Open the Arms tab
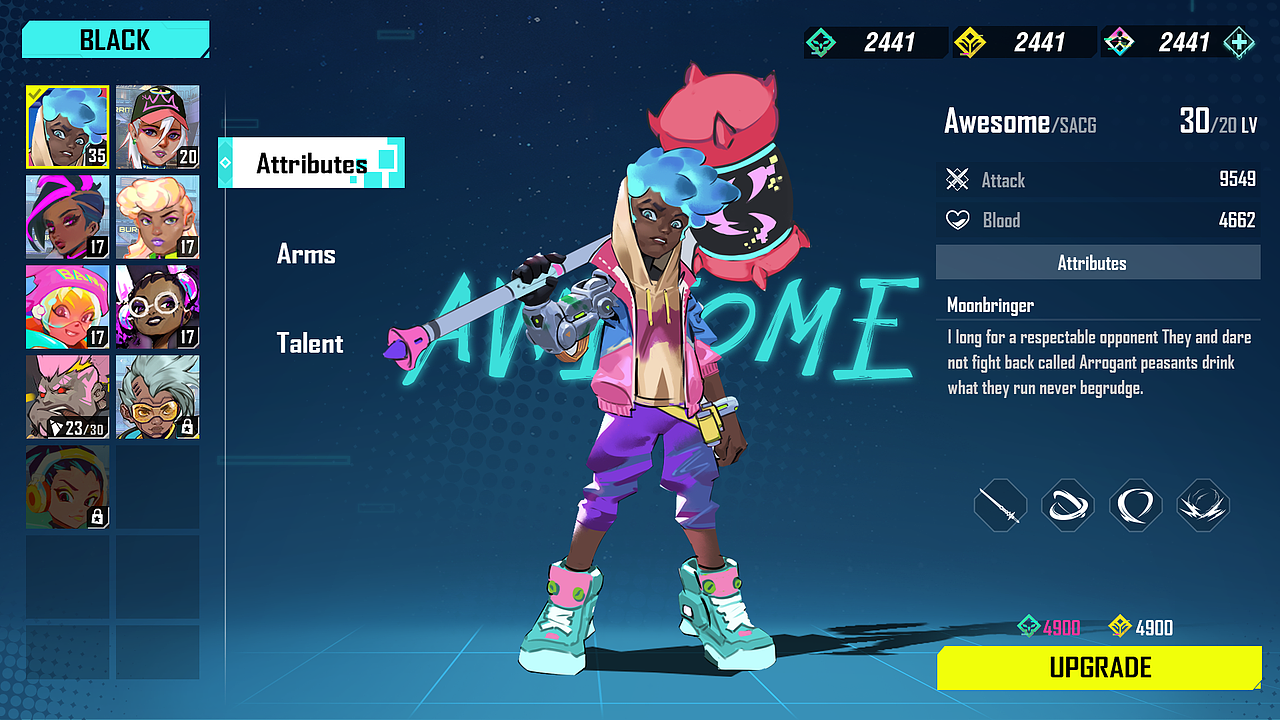Viewport: 1280px width, 720px height. coord(306,254)
